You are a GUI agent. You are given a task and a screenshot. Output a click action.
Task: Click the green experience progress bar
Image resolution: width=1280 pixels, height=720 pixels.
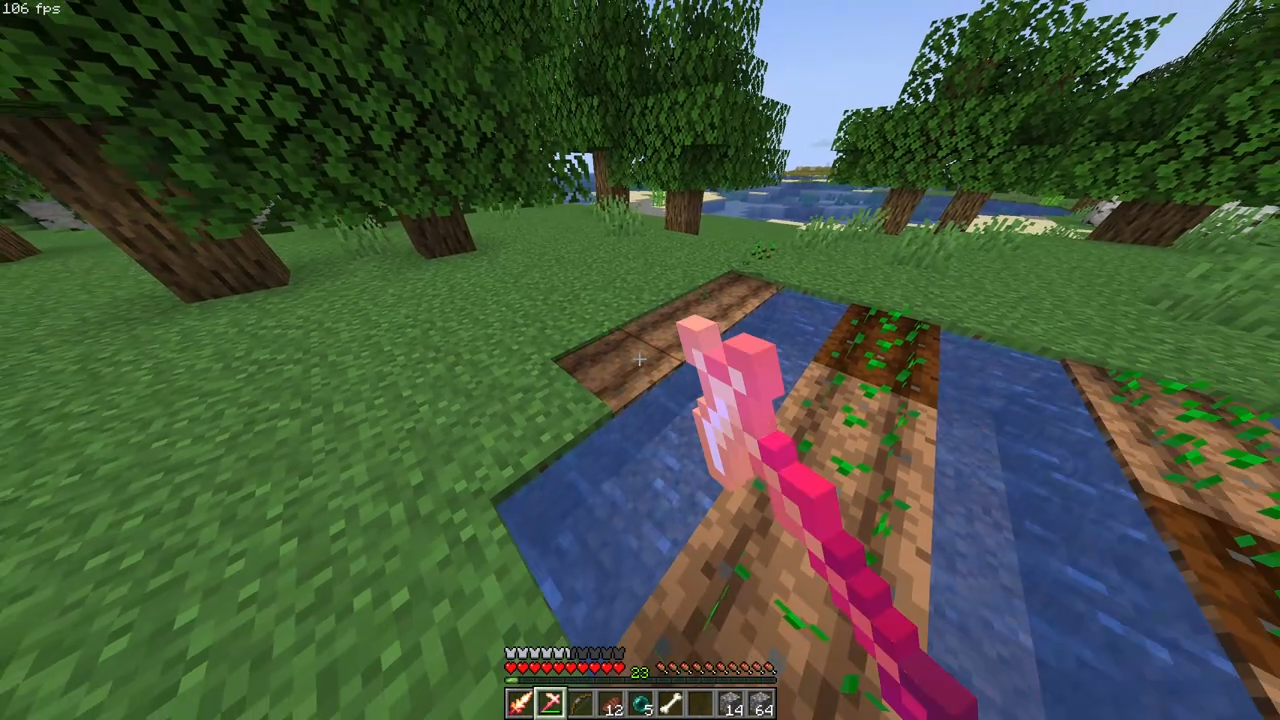[512, 681]
